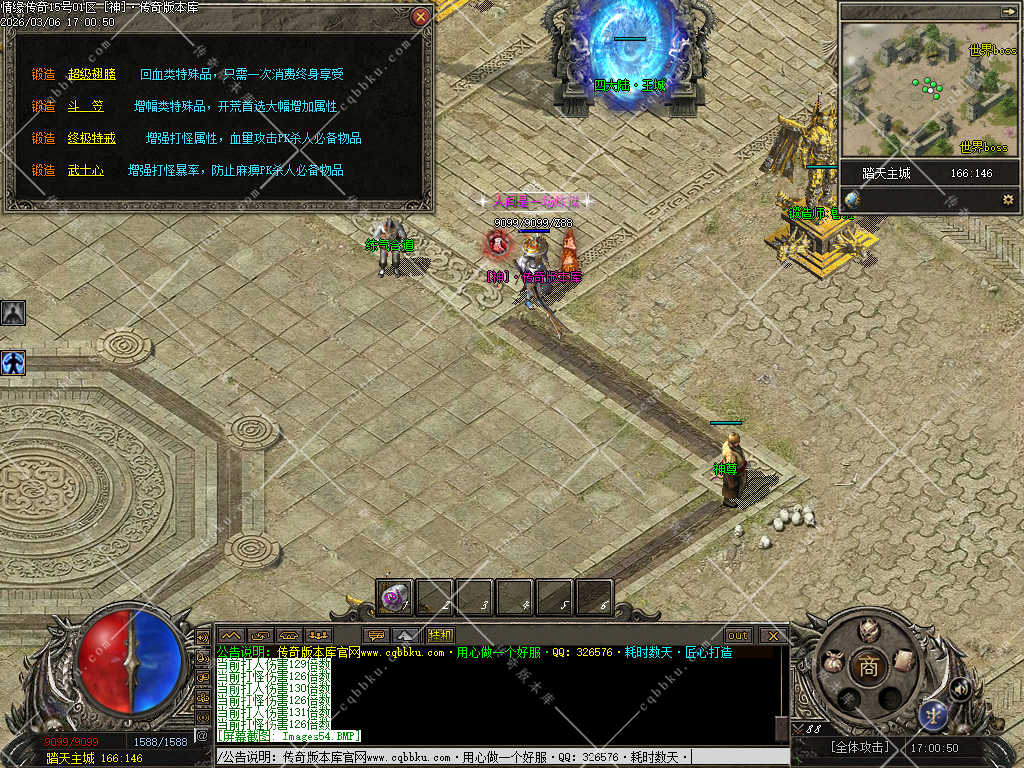Close the forging dialog panel
1024x768 pixels.
pyautogui.click(x=421, y=17)
